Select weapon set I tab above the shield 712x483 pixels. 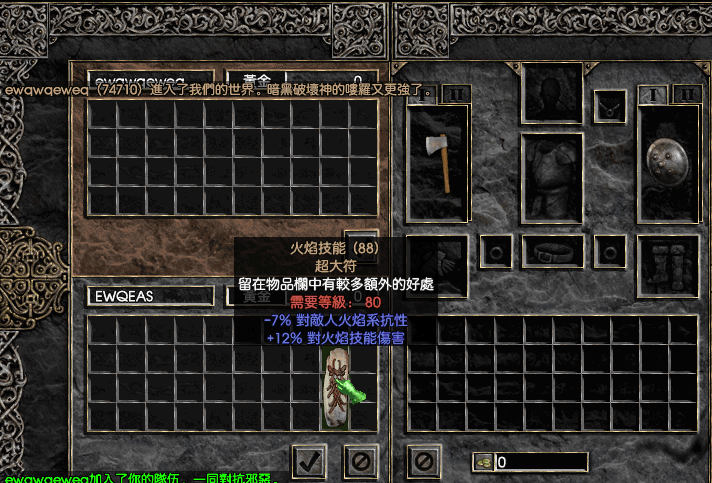(x=654, y=95)
